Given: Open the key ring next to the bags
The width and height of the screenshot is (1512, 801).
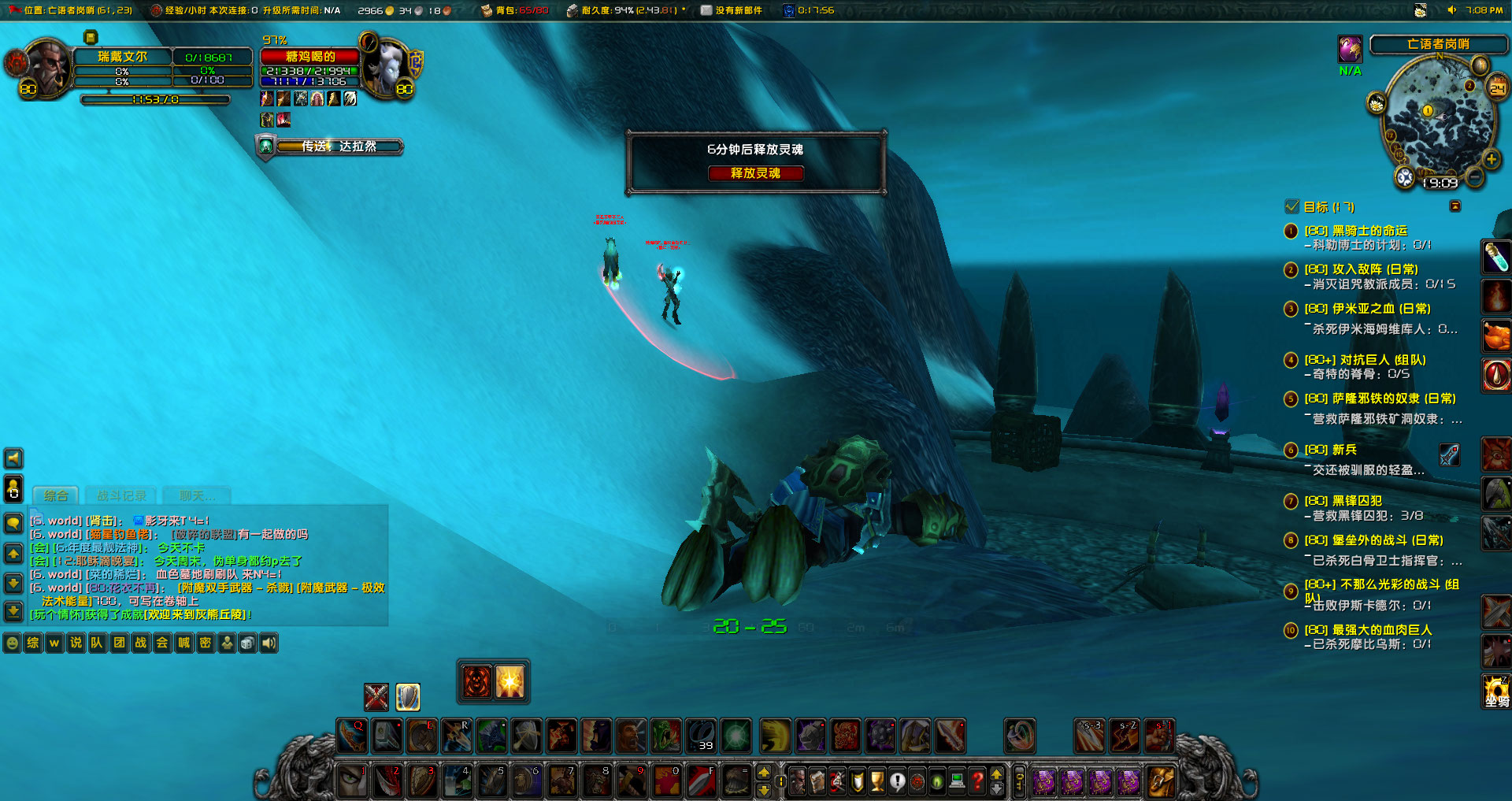Looking at the screenshot, I should click(1018, 780).
